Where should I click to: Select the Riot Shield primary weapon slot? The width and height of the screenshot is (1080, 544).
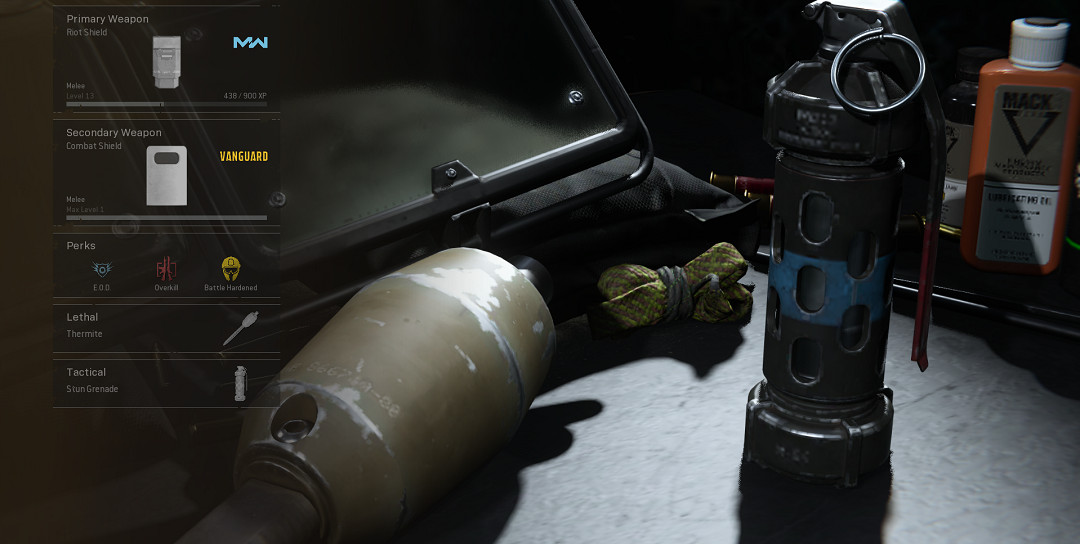pos(166,61)
